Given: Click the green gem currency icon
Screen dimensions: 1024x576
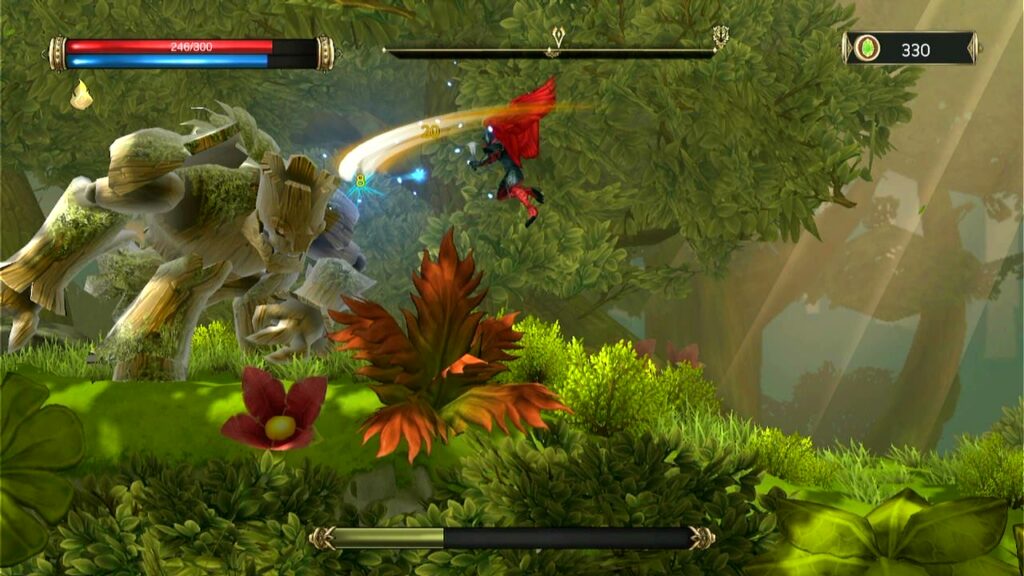Looking at the screenshot, I should point(867,48).
